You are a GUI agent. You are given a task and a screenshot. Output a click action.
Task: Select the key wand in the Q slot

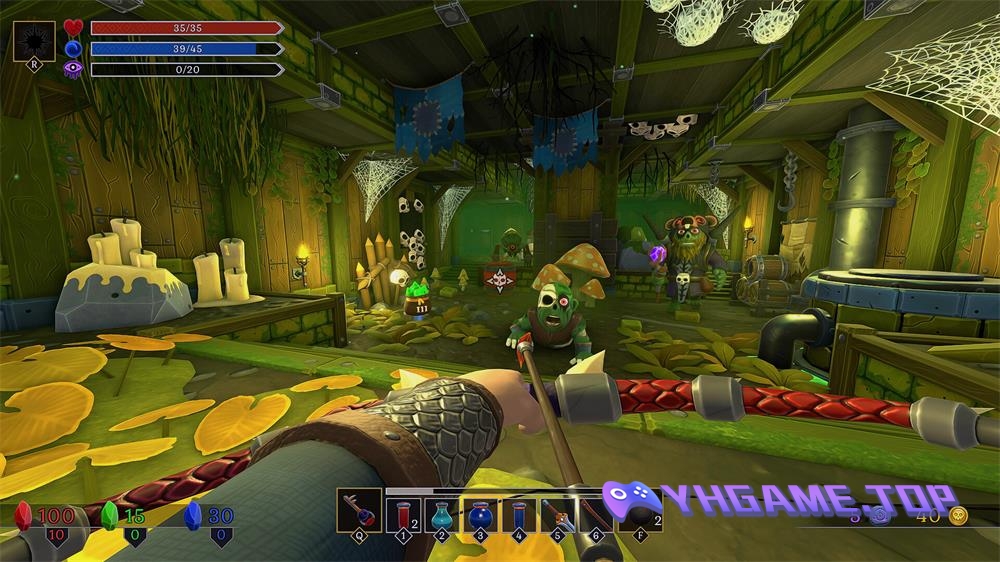pos(359,511)
